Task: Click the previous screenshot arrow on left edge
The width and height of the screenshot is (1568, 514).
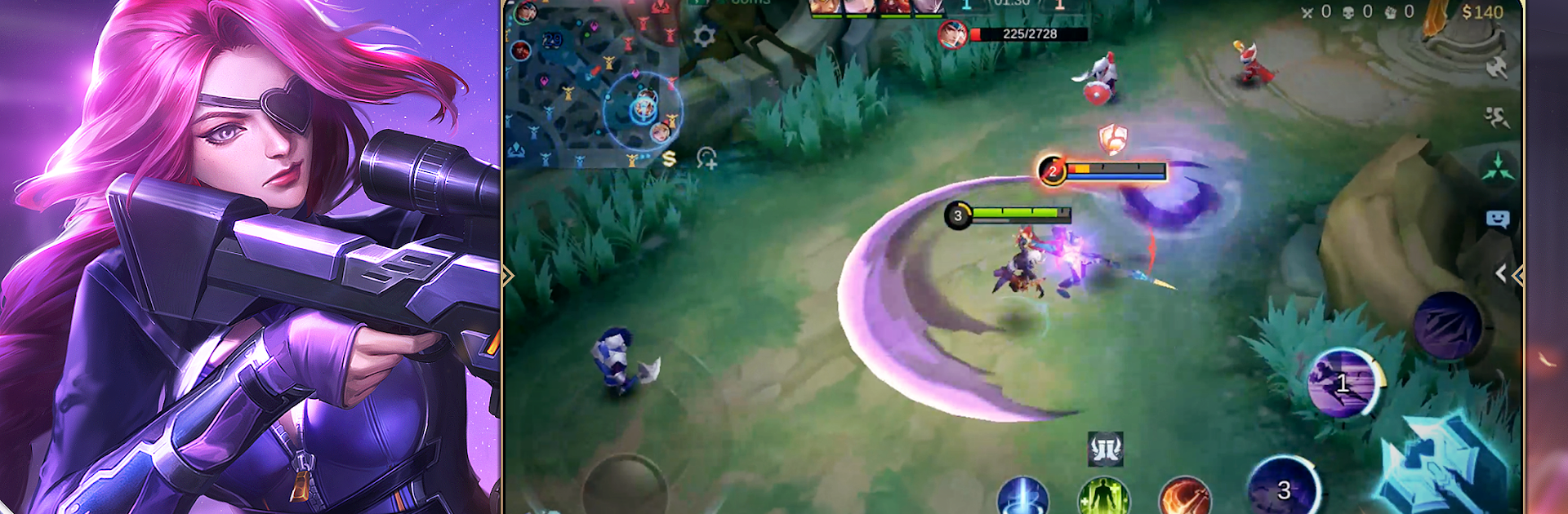Action: (508, 275)
